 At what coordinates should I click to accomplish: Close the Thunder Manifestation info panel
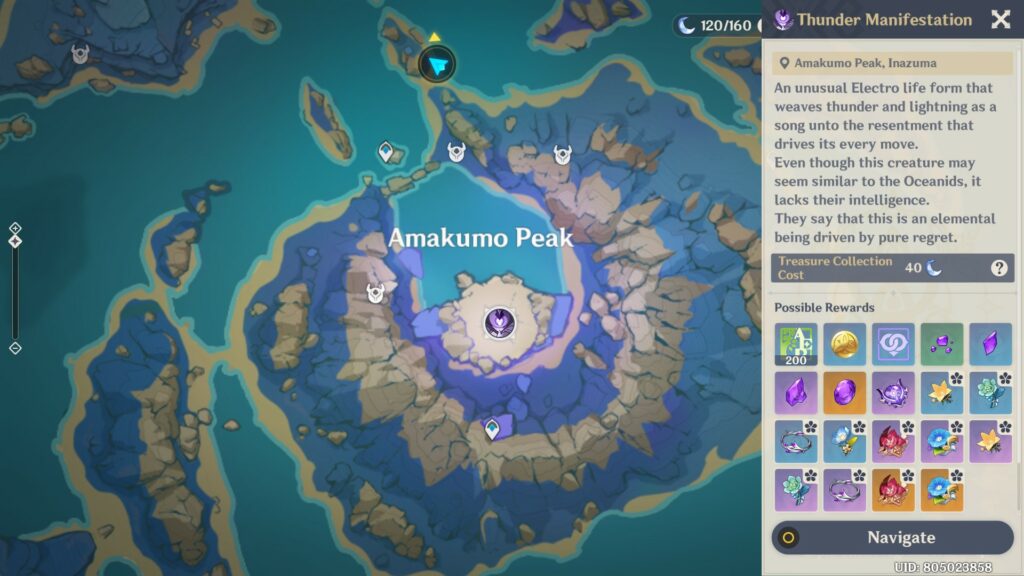(1000, 20)
